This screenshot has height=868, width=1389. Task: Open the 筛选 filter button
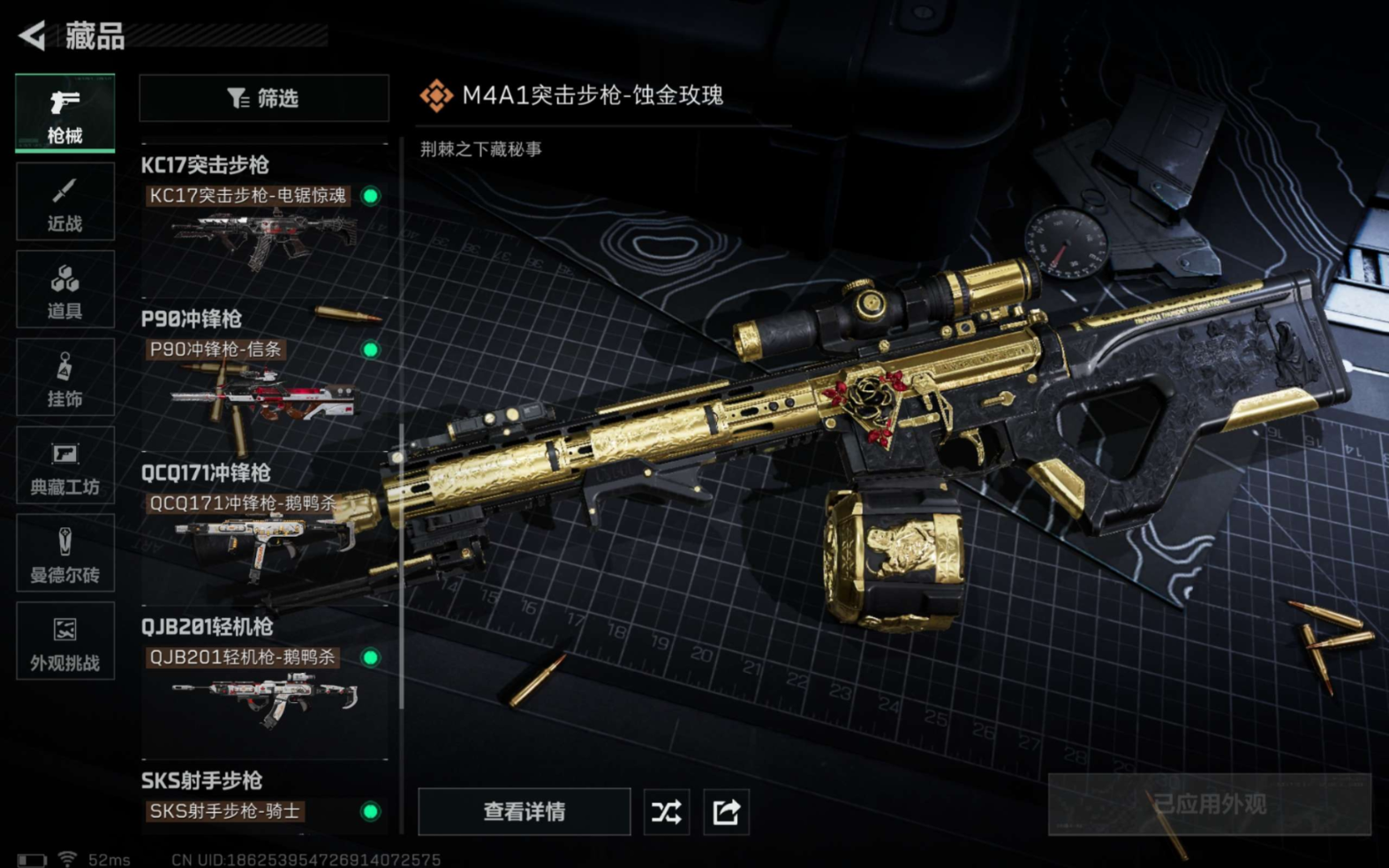coord(263,98)
